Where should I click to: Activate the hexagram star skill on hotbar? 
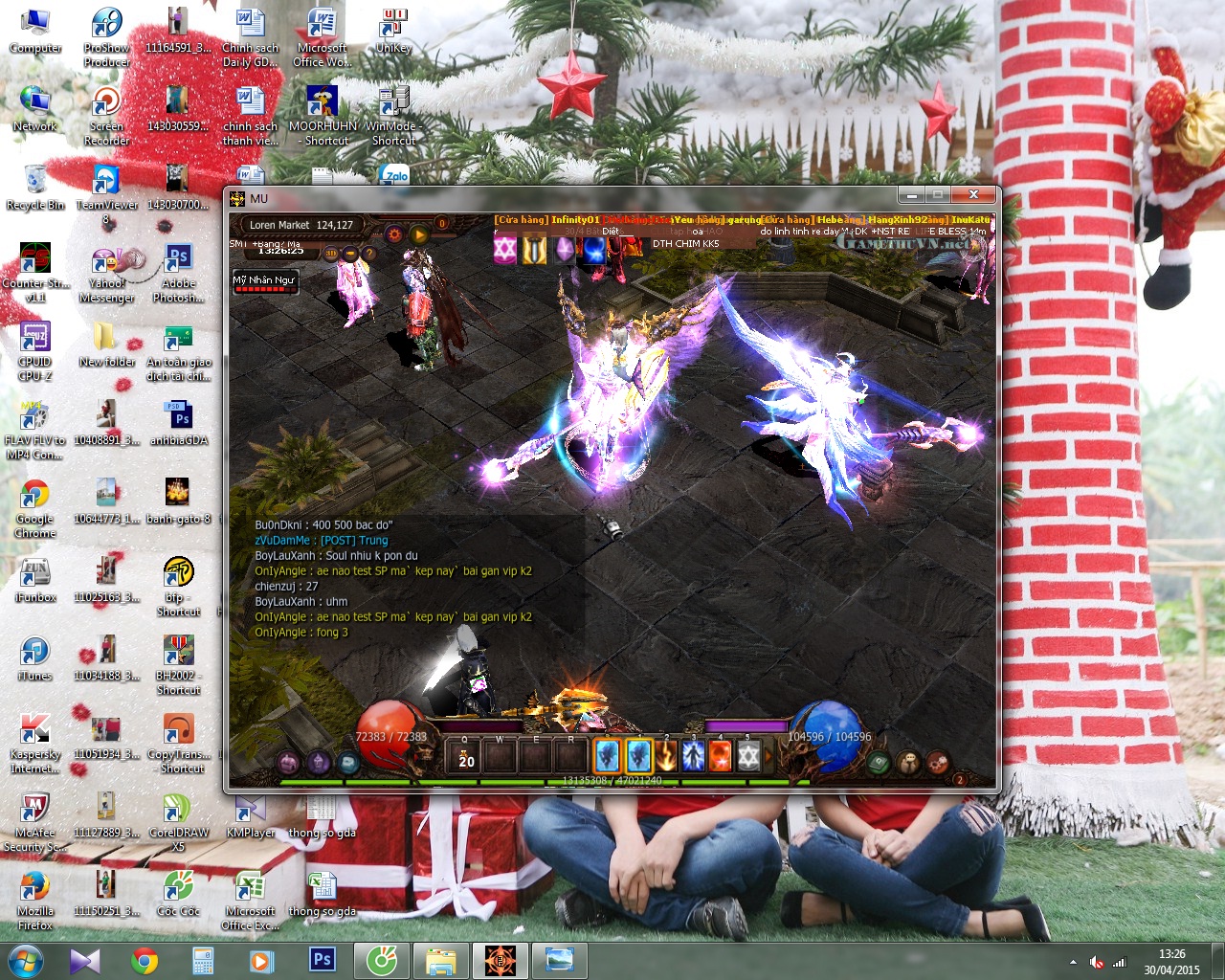747,756
